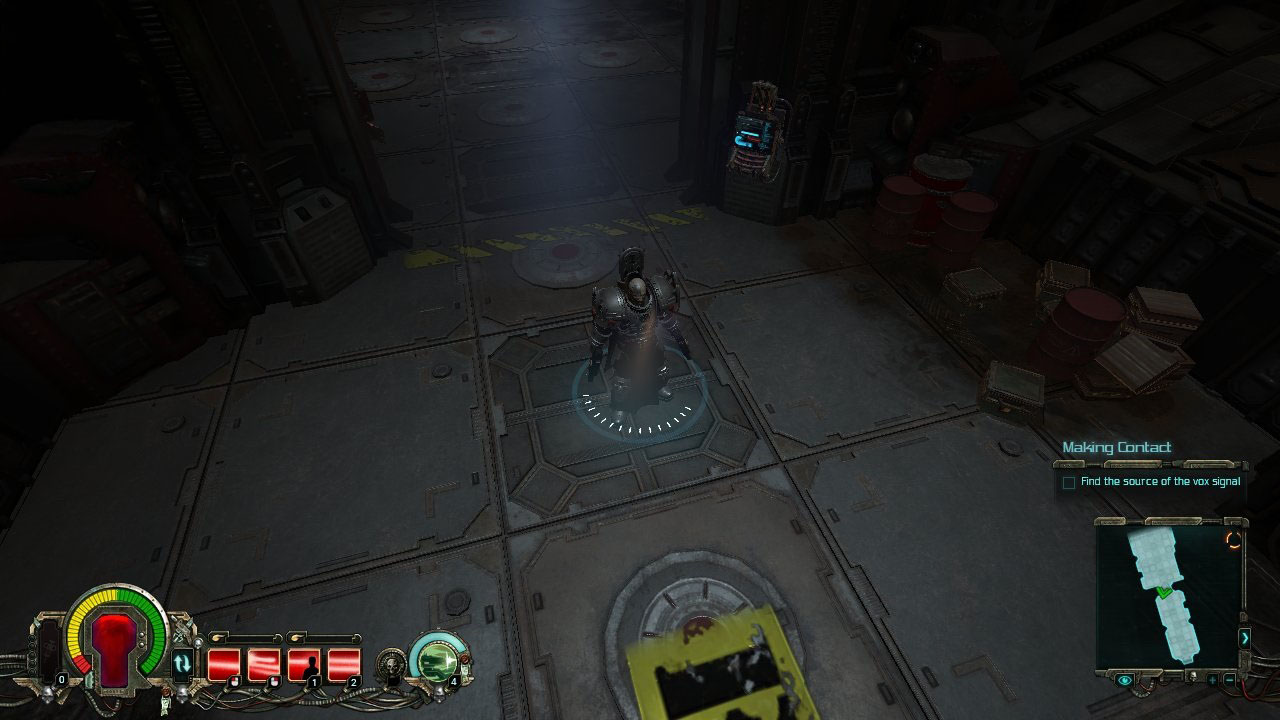Zoom out the minimap with minus button

[x=1229, y=680]
